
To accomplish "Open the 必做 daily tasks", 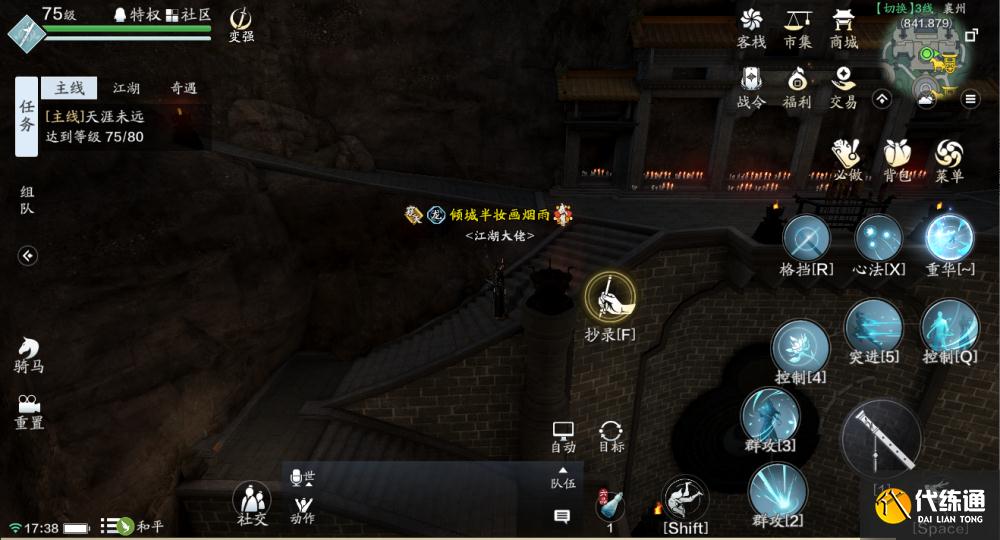I will (848, 156).
